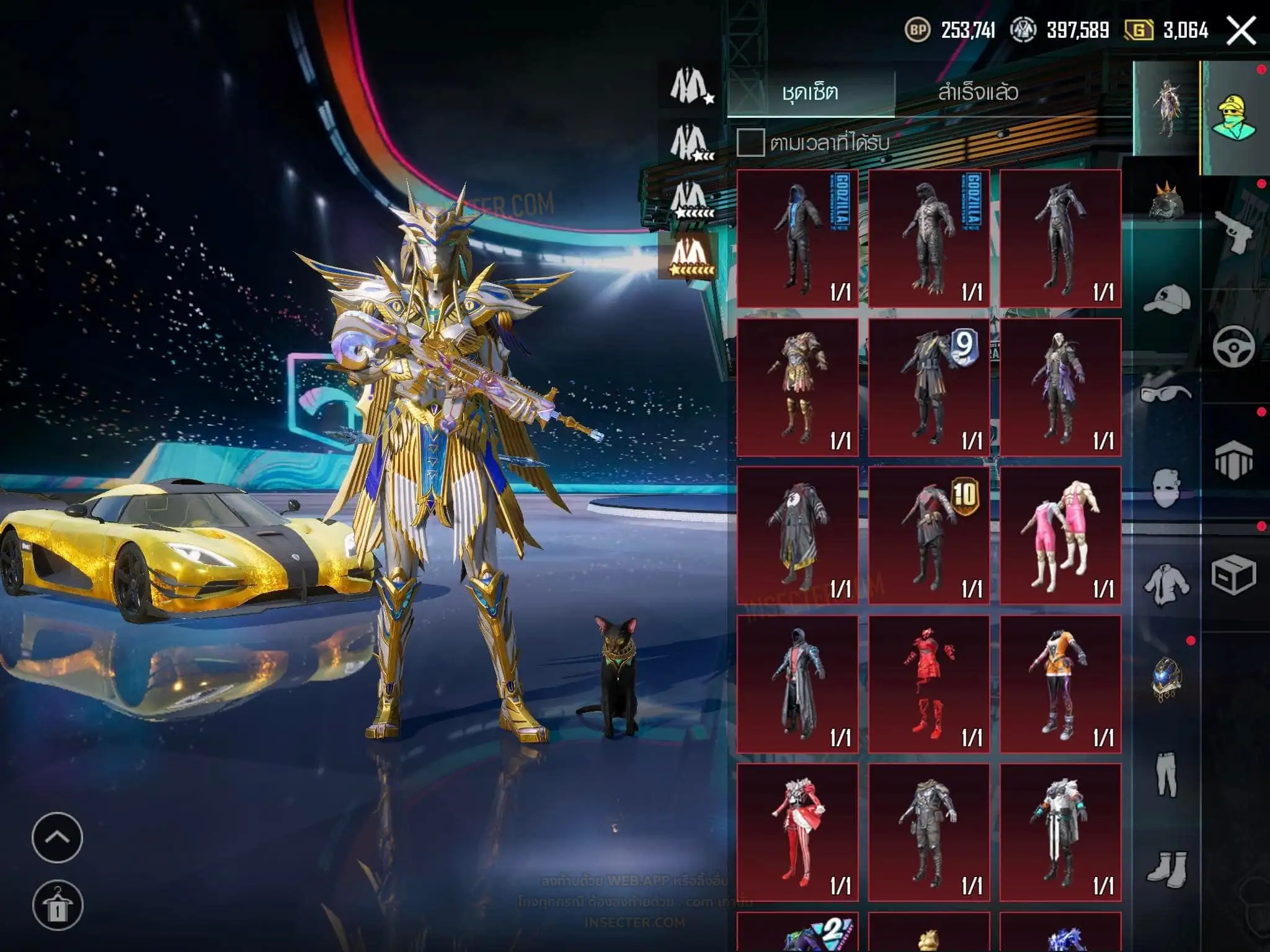
Task: Select the red dress outfit set
Action: 929,684
